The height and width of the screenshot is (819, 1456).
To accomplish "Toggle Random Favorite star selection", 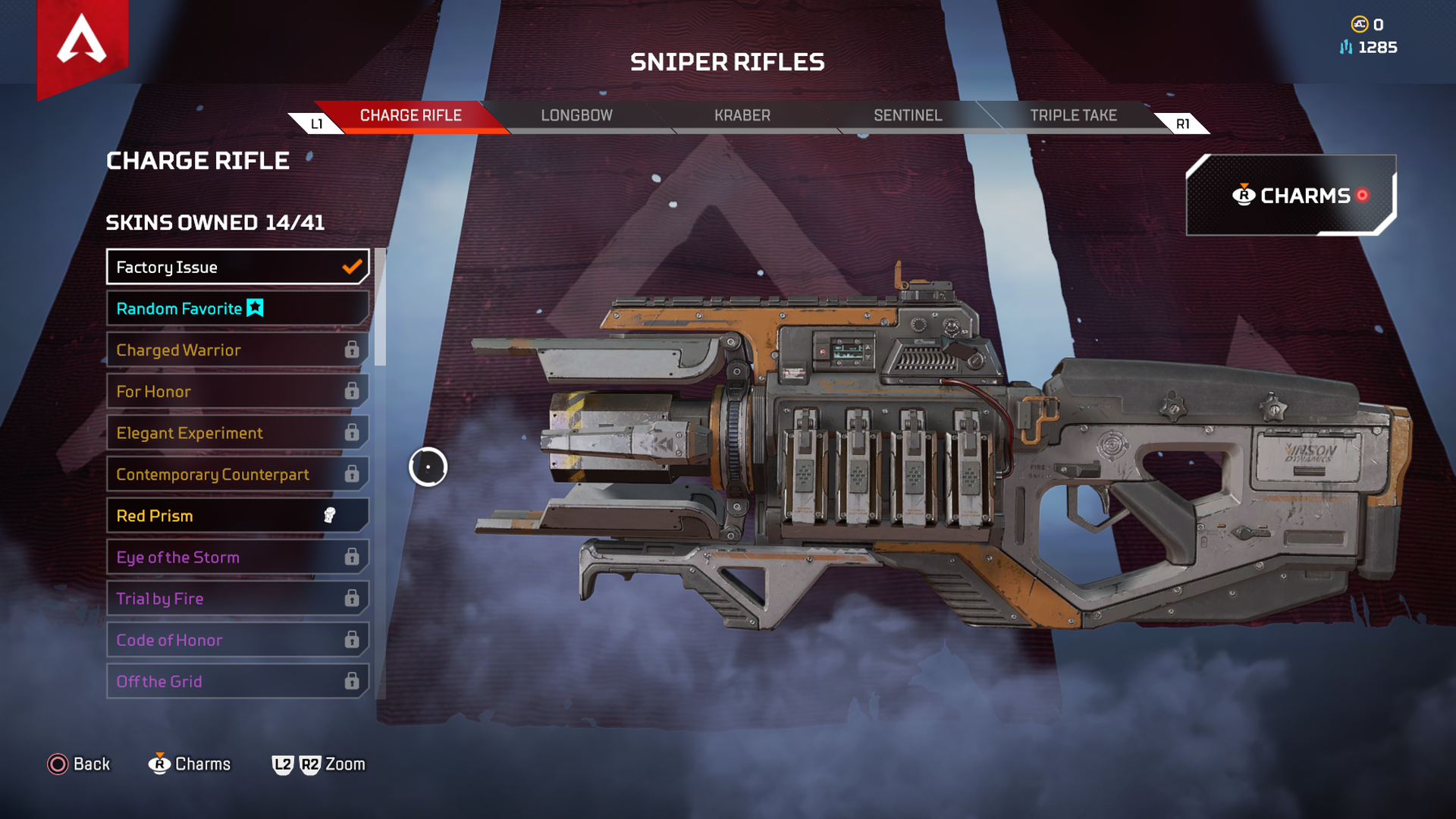I will pos(255,308).
